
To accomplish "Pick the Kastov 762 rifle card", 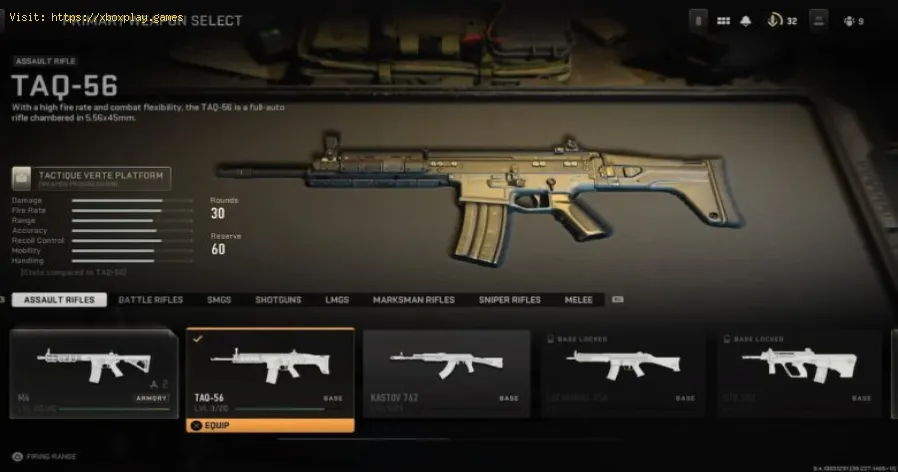I will pyautogui.click(x=446, y=372).
